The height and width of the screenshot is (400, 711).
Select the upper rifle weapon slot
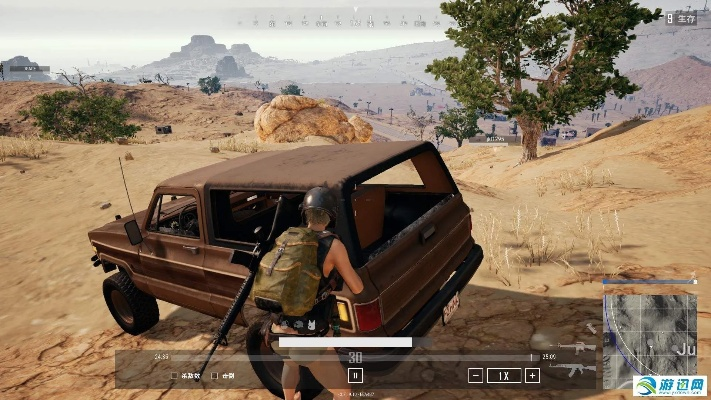click(x=577, y=348)
